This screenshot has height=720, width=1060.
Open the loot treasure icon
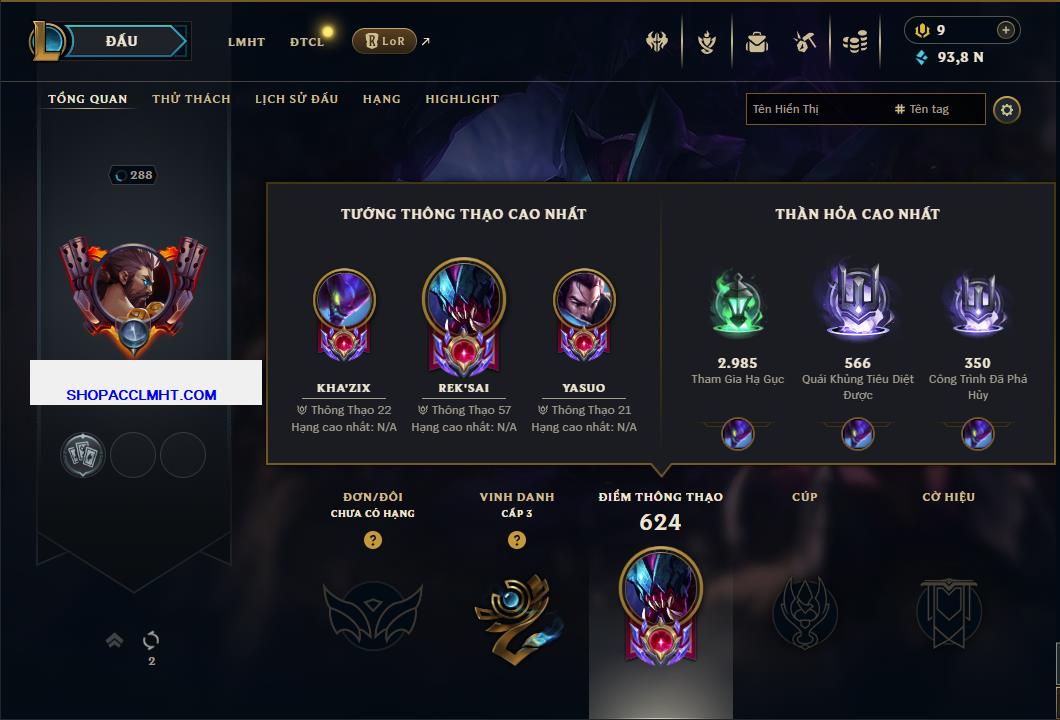click(805, 42)
